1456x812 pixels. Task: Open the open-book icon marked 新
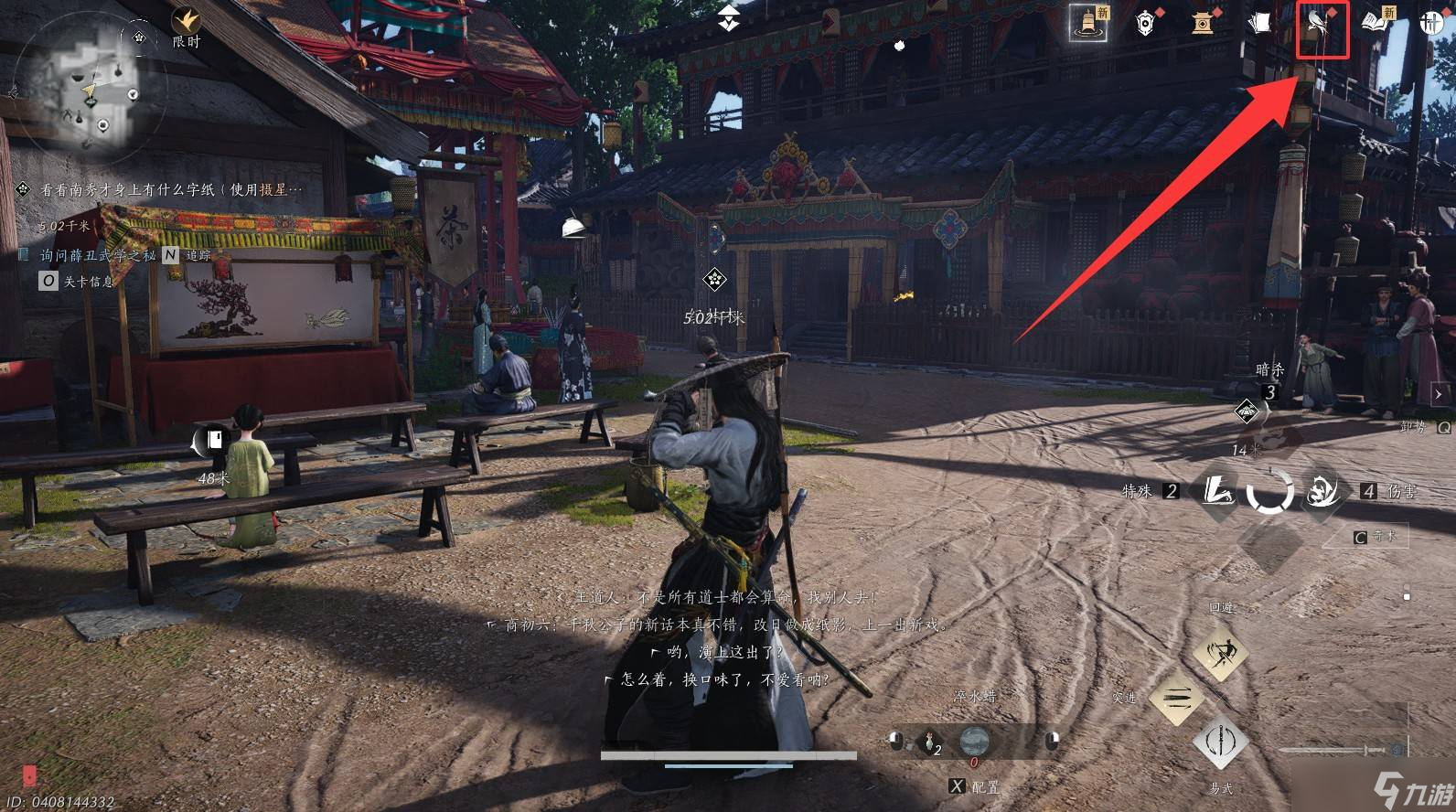coord(1376,22)
